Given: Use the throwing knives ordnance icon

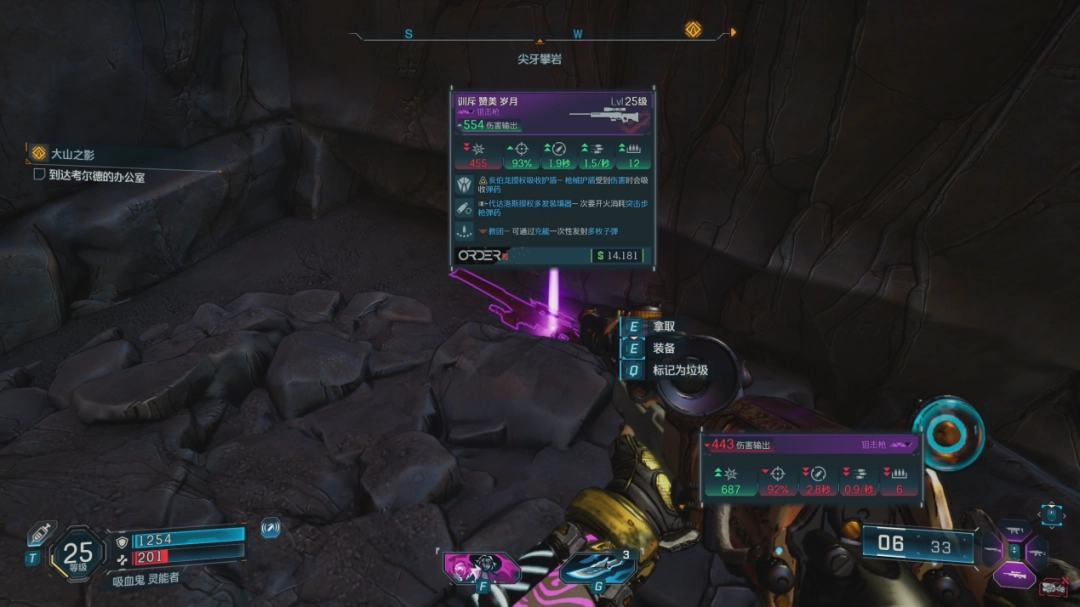Looking at the screenshot, I should (x=598, y=568).
